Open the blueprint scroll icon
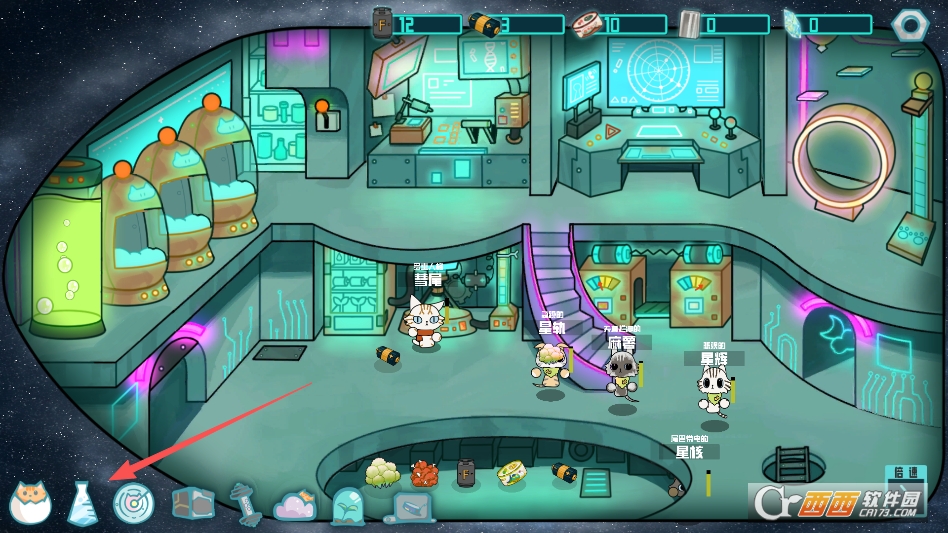Image resolution: width=948 pixels, height=533 pixels. 411,507
